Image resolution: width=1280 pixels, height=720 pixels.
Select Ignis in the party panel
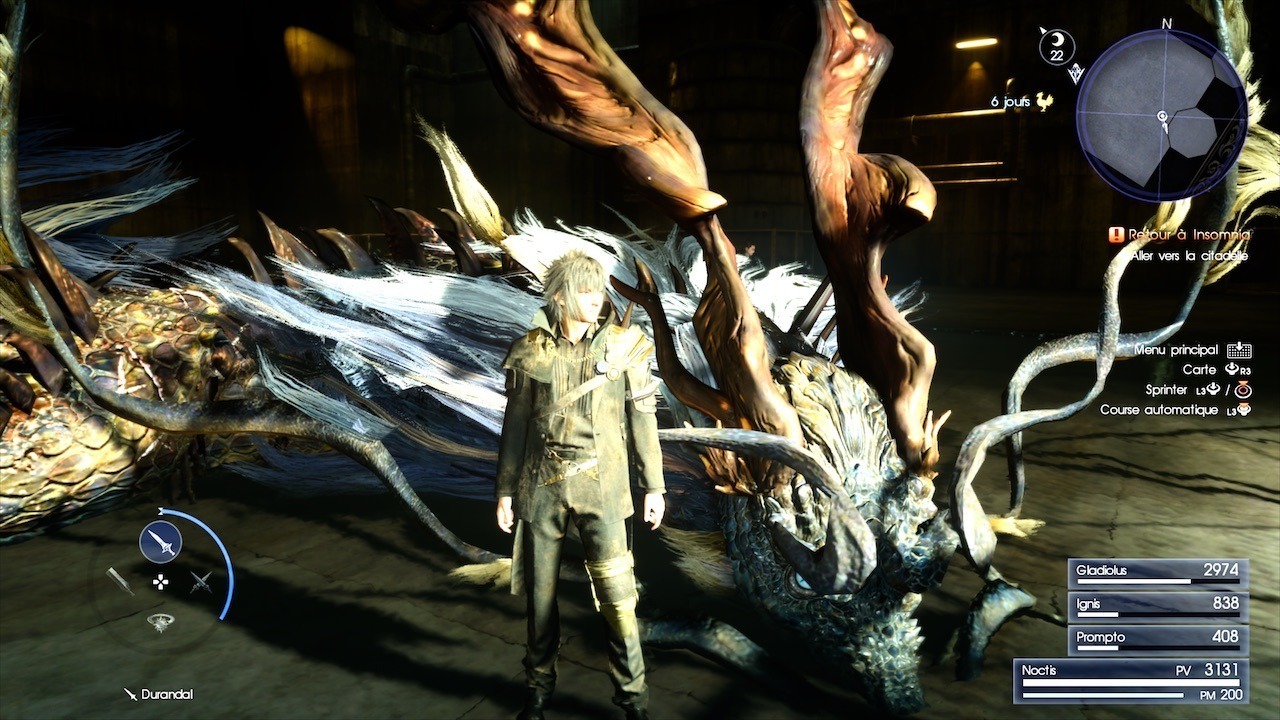1157,605
